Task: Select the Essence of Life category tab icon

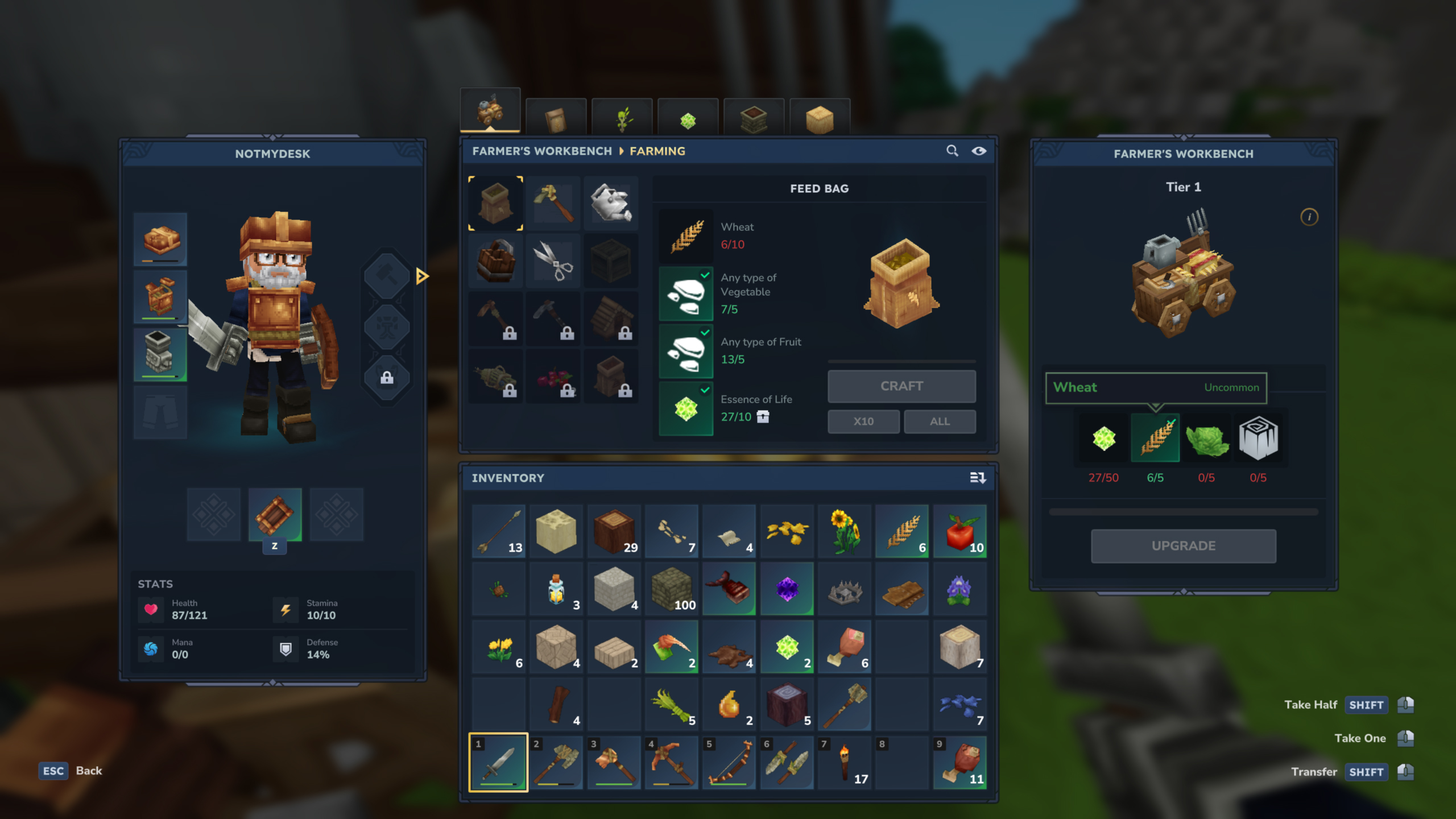Action: tap(688, 117)
